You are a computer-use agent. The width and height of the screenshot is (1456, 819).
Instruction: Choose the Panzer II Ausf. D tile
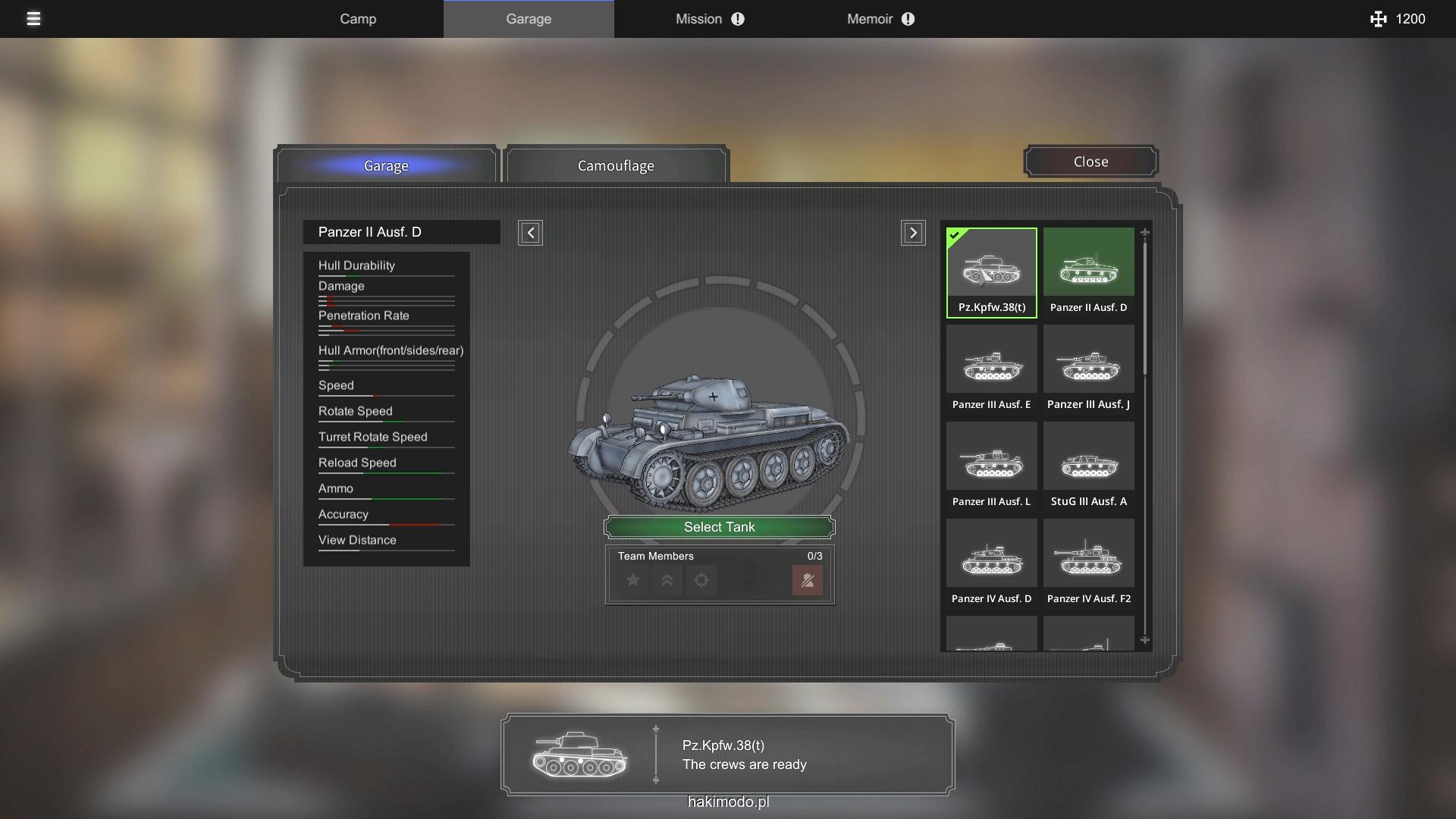click(x=1088, y=272)
